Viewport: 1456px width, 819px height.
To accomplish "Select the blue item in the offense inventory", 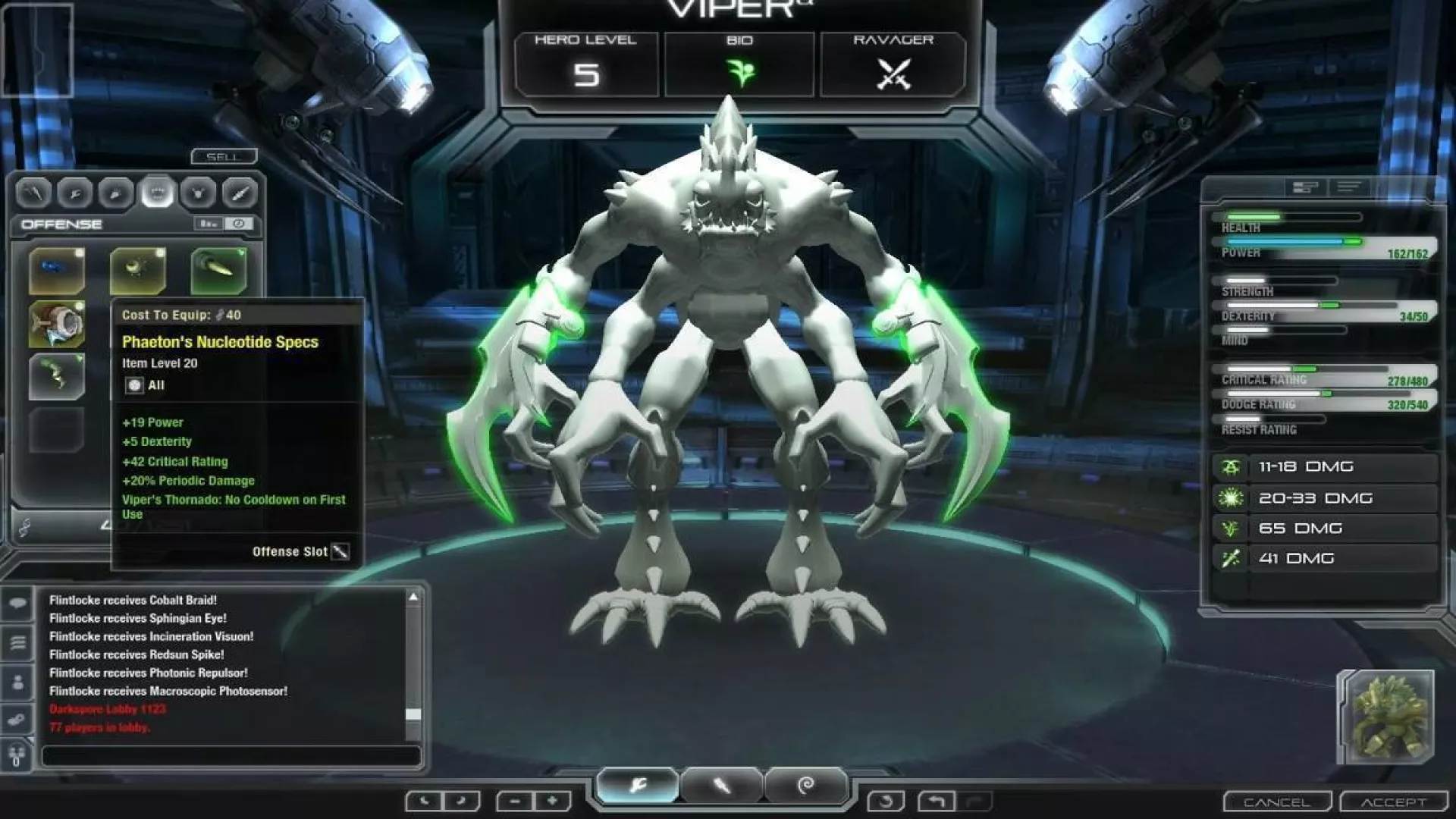I will (57, 270).
